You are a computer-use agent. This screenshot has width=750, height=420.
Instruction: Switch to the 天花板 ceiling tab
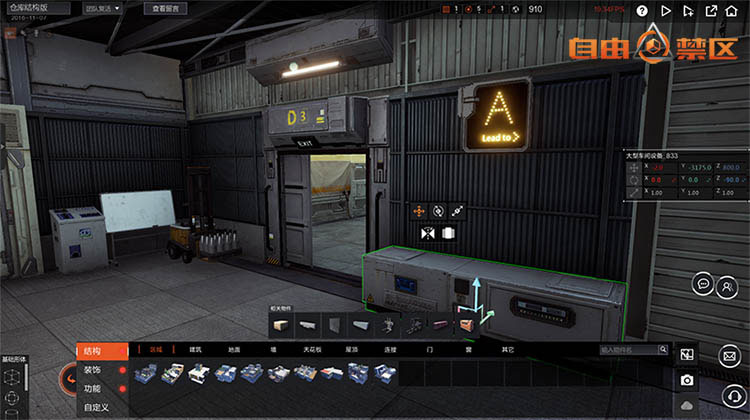[x=312, y=350]
